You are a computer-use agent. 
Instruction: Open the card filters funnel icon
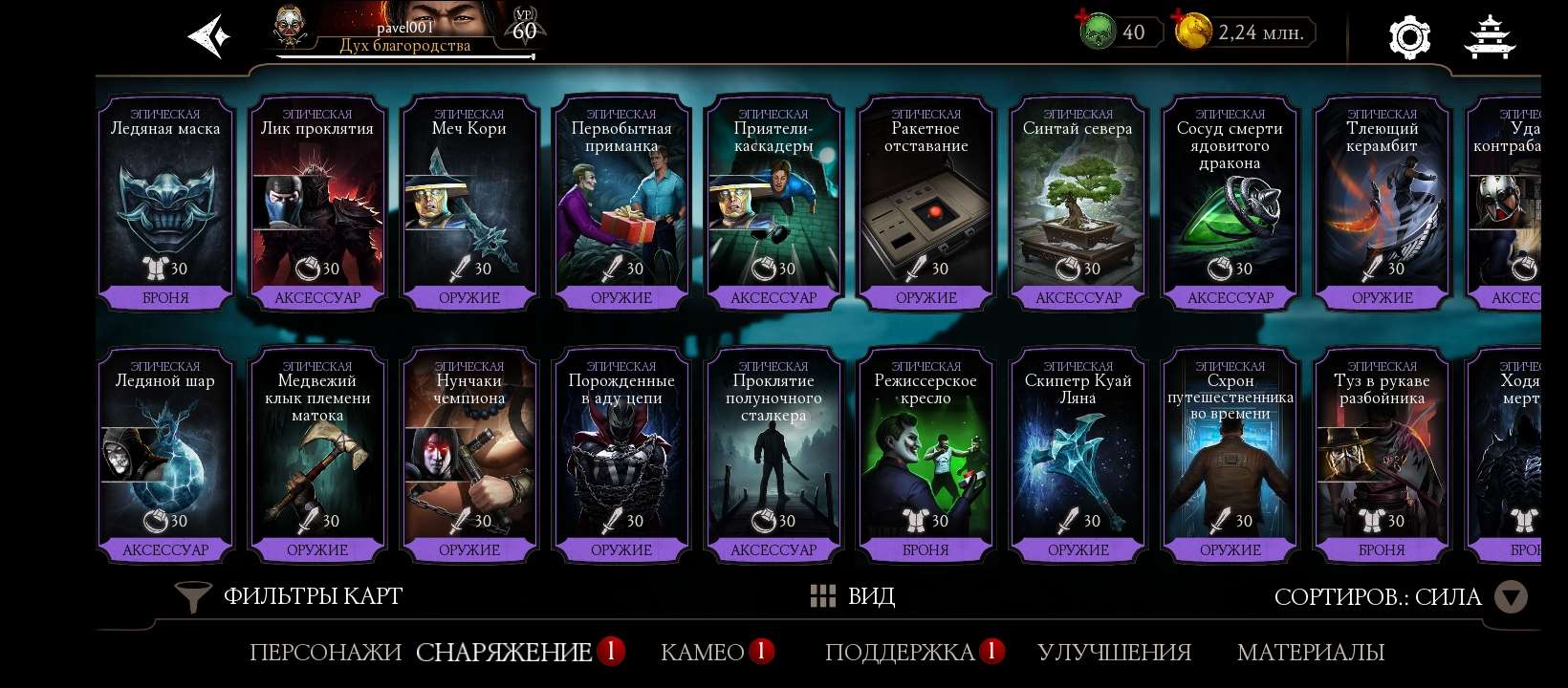pyautogui.click(x=193, y=595)
